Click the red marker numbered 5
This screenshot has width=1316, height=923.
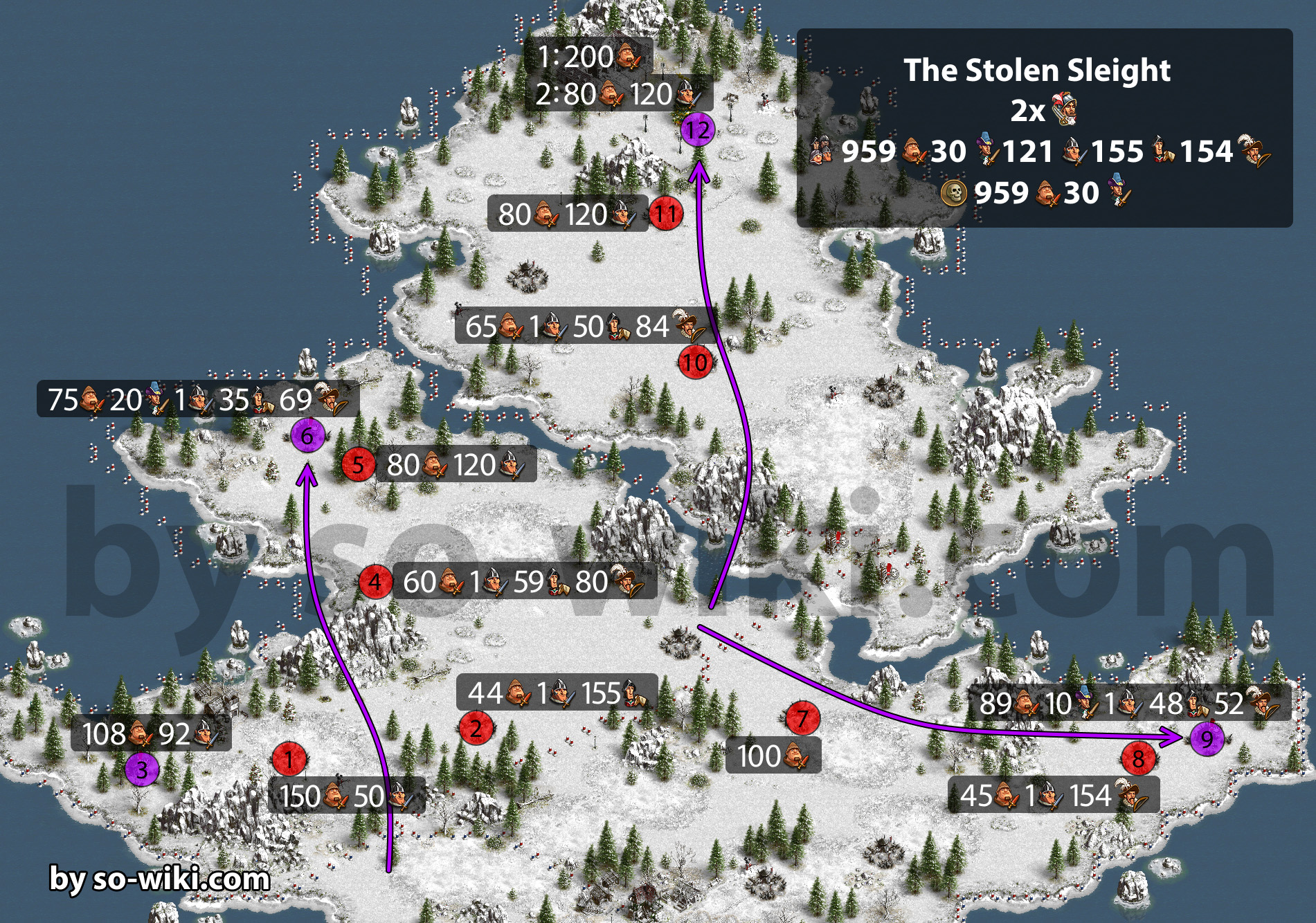[x=358, y=464]
